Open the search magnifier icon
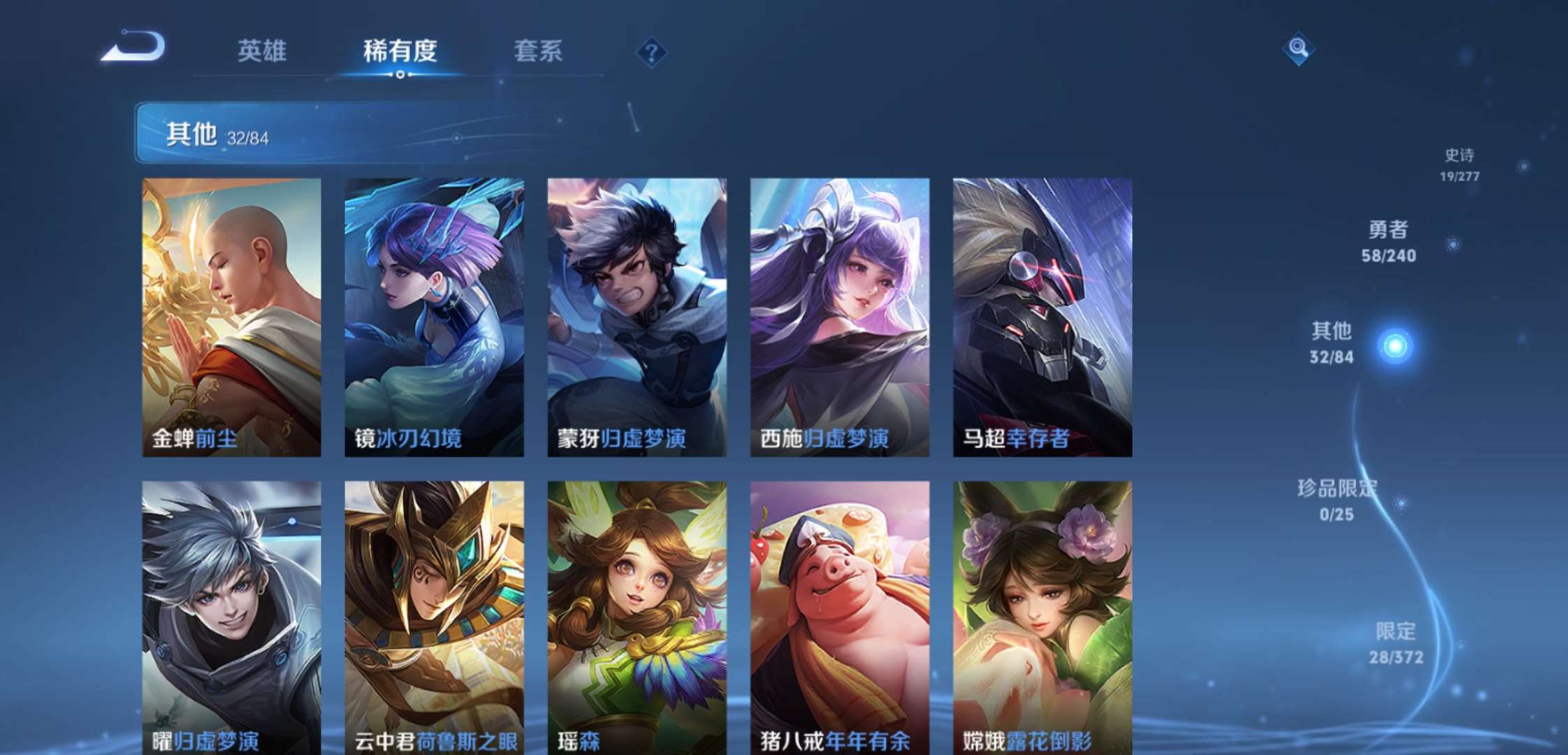 coord(1298,50)
